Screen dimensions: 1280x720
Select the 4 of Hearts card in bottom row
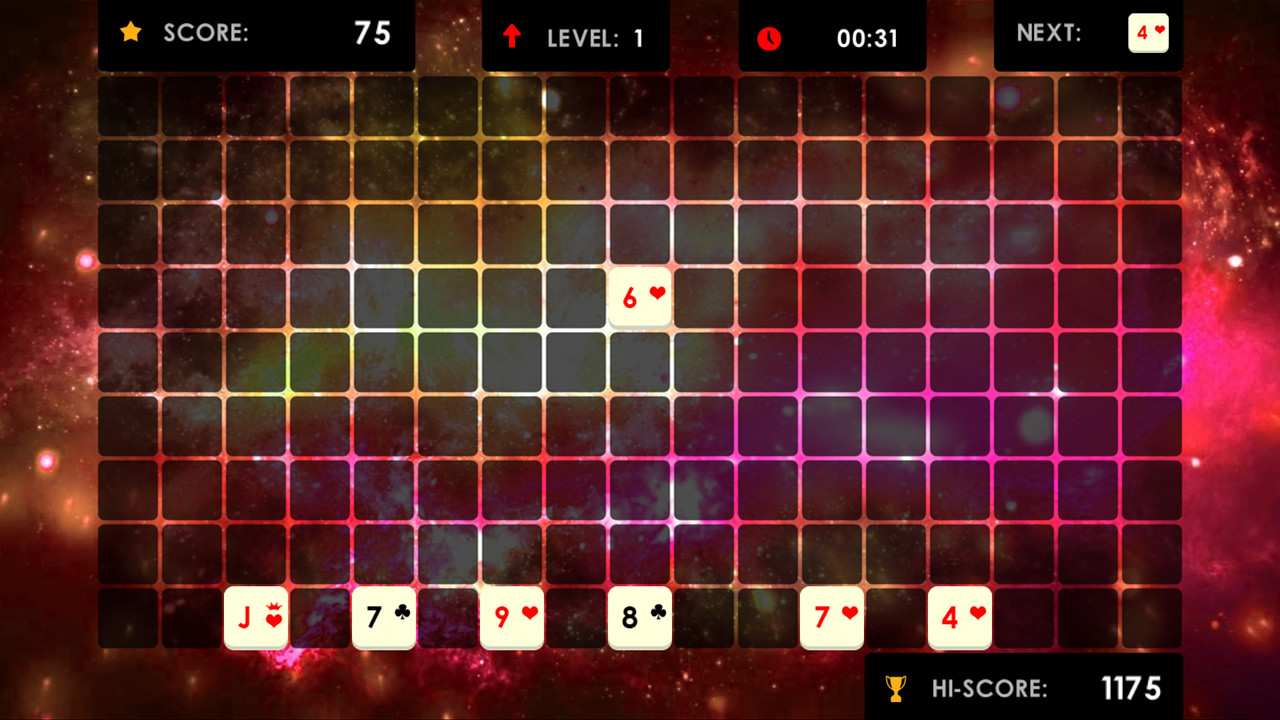point(960,618)
